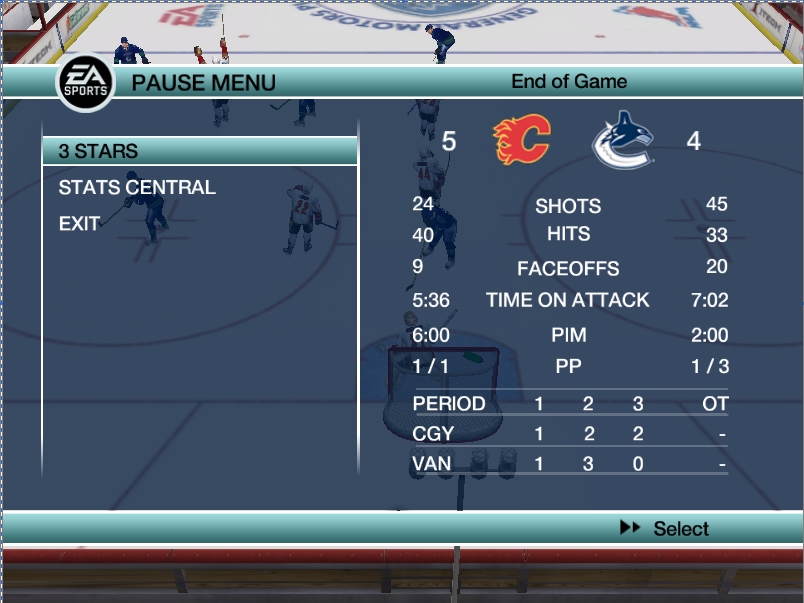
Task: Open the 3 STARS menu entry
Action: point(99,151)
